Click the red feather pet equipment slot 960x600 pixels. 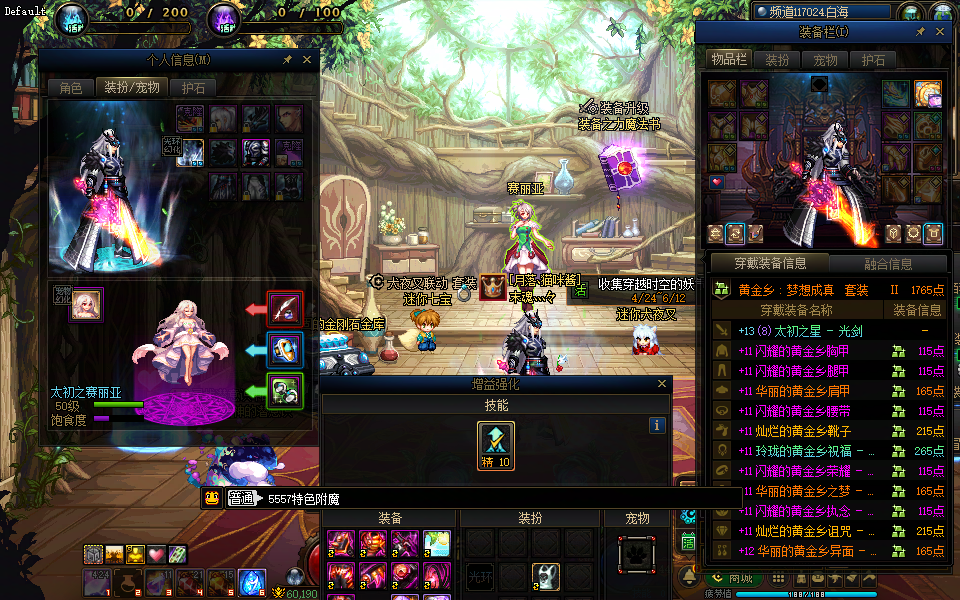point(285,309)
